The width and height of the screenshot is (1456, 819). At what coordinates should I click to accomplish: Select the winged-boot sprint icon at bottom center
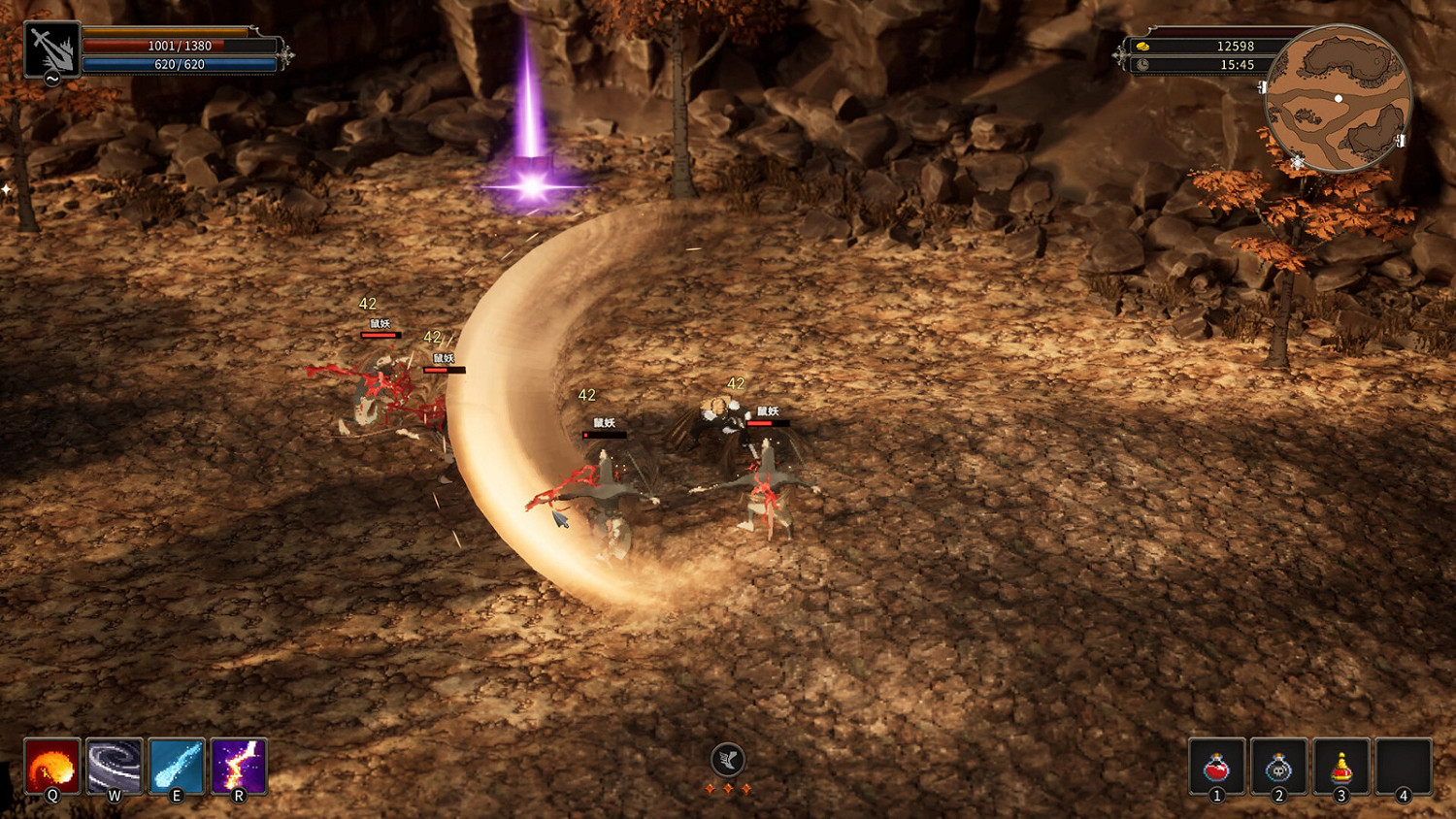(728, 761)
